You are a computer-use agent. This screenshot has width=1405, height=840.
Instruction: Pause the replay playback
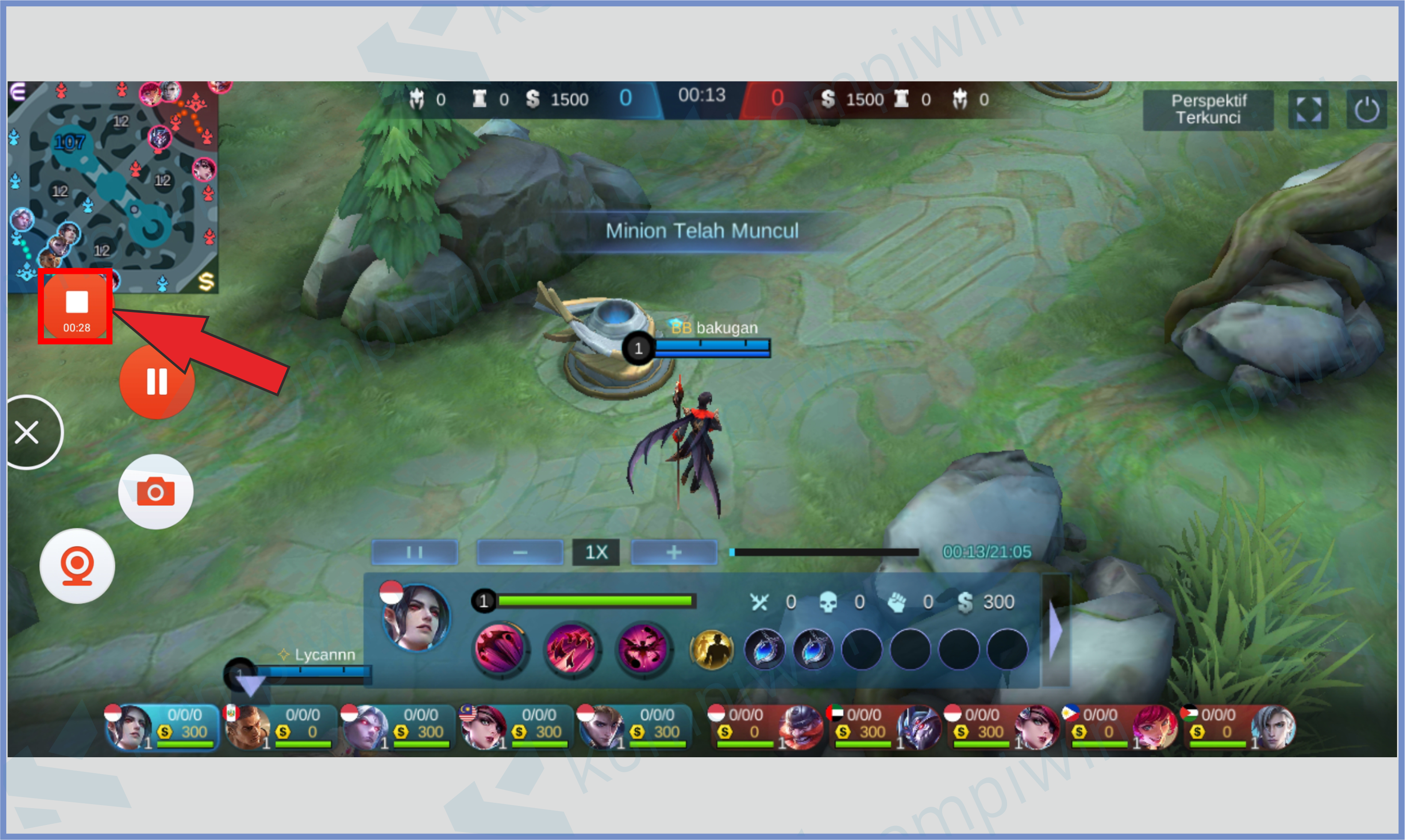pos(414,552)
